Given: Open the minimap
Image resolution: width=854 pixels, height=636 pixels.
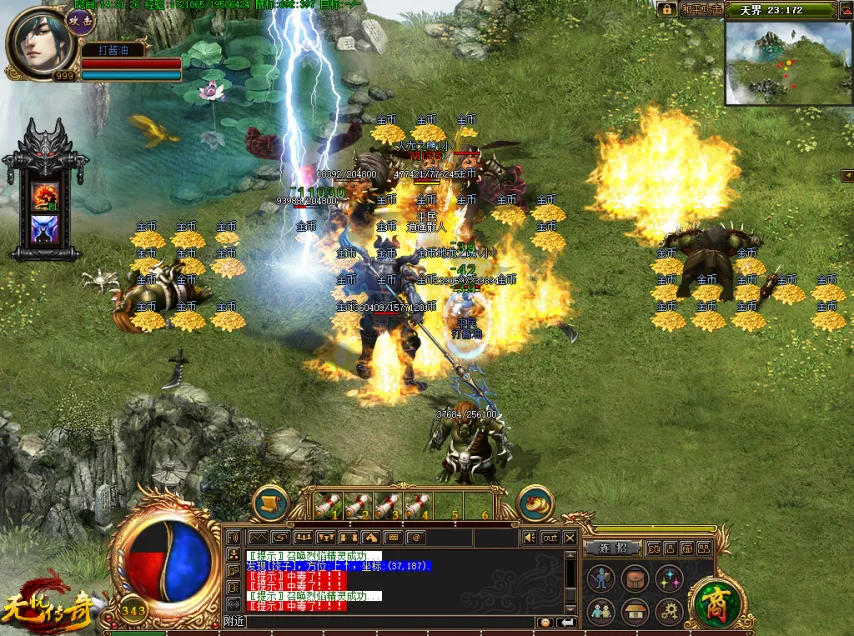Looking at the screenshot, I should point(787,63).
